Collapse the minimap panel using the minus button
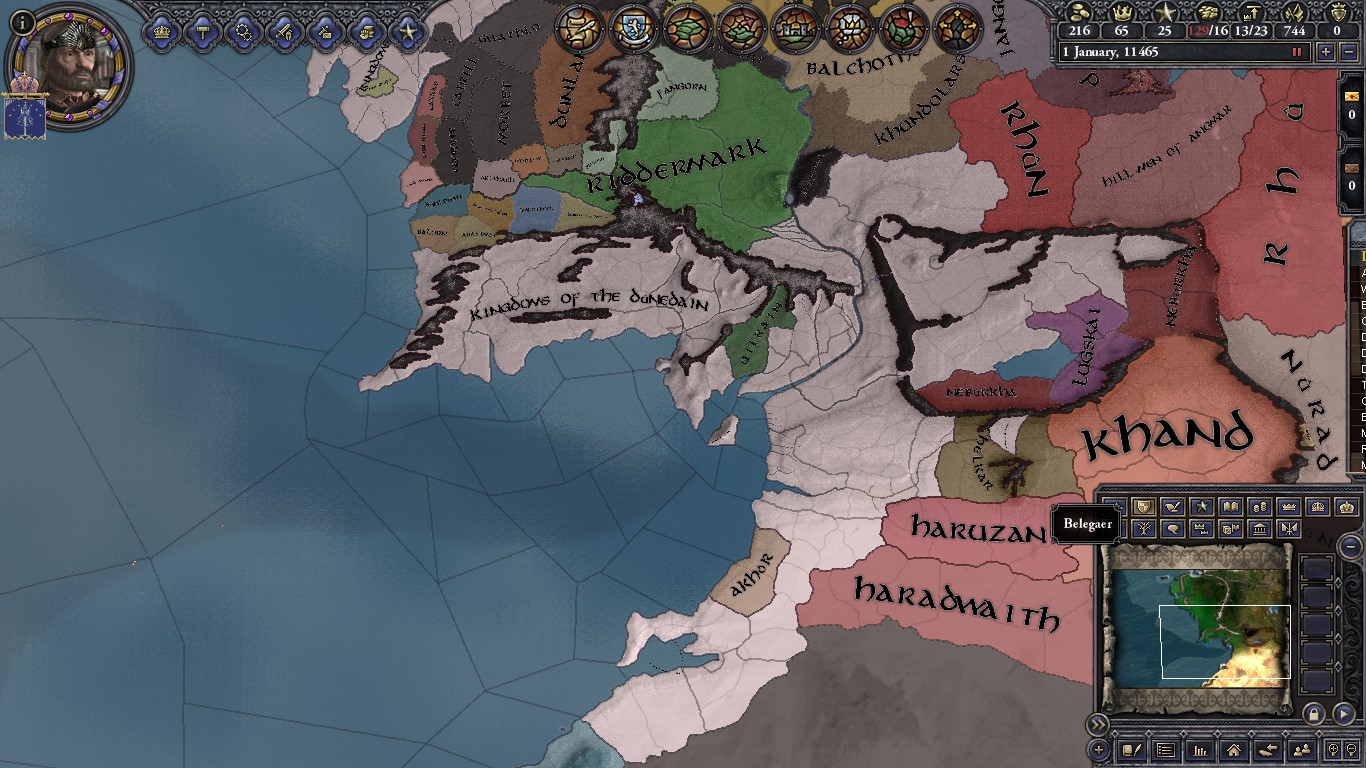 point(1350,548)
